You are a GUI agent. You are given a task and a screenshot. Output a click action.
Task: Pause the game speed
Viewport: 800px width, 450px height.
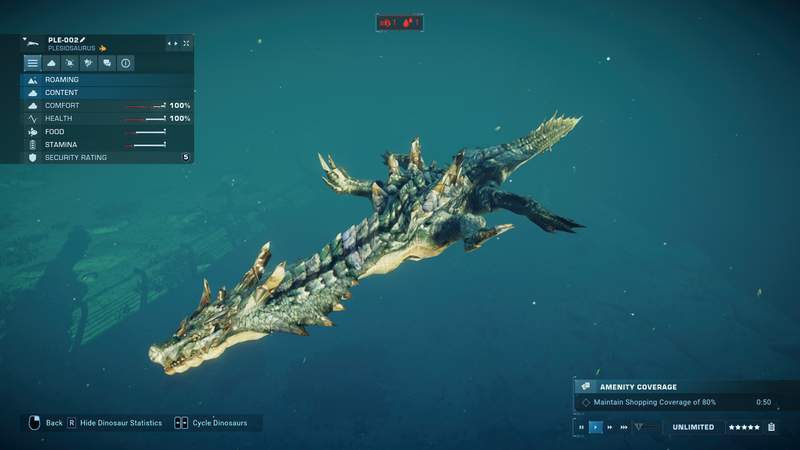pos(582,427)
